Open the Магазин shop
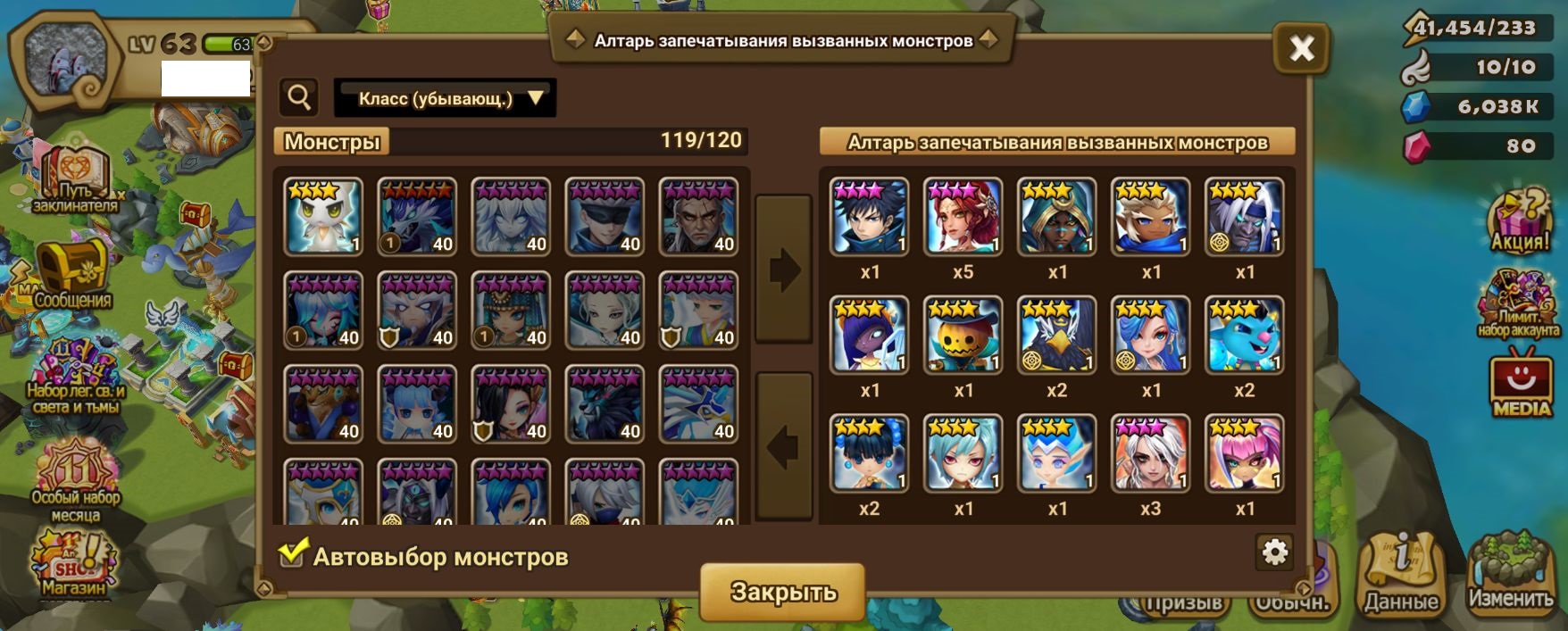This screenshot has height=631, width=1568. (73, 564)
